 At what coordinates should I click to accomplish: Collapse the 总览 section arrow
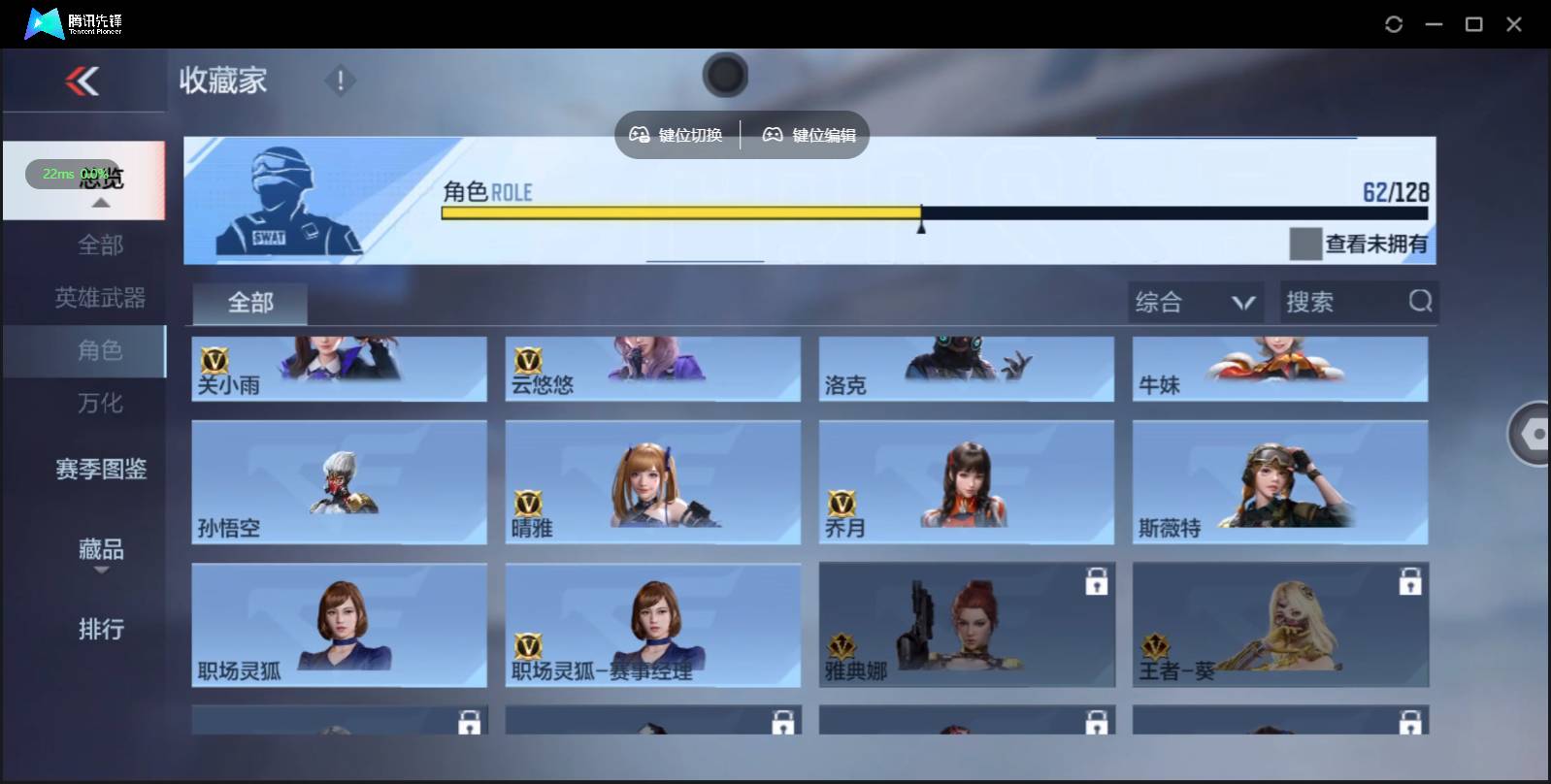tap(100, 202)
